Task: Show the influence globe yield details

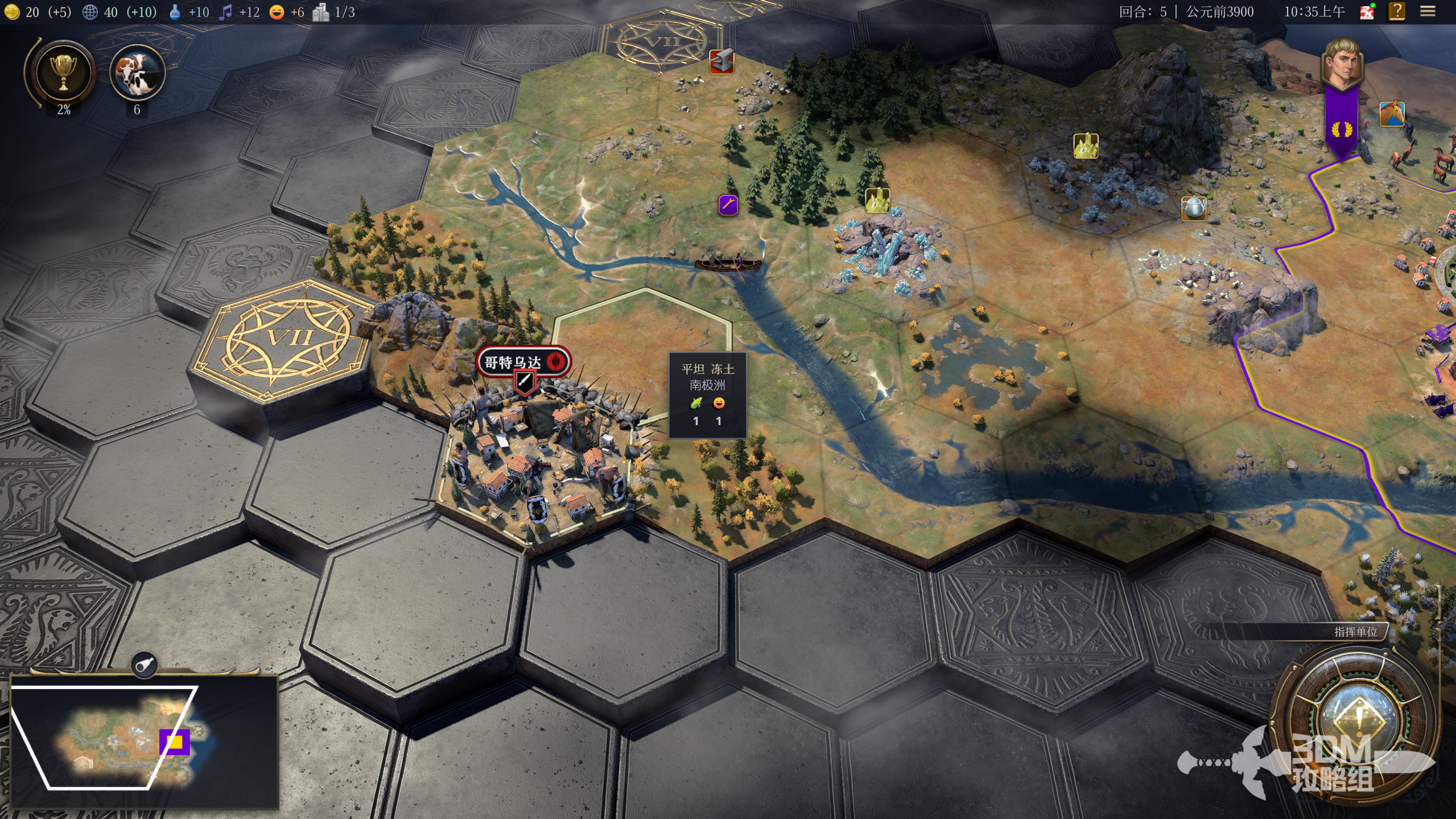Action: tap(90, 12)
